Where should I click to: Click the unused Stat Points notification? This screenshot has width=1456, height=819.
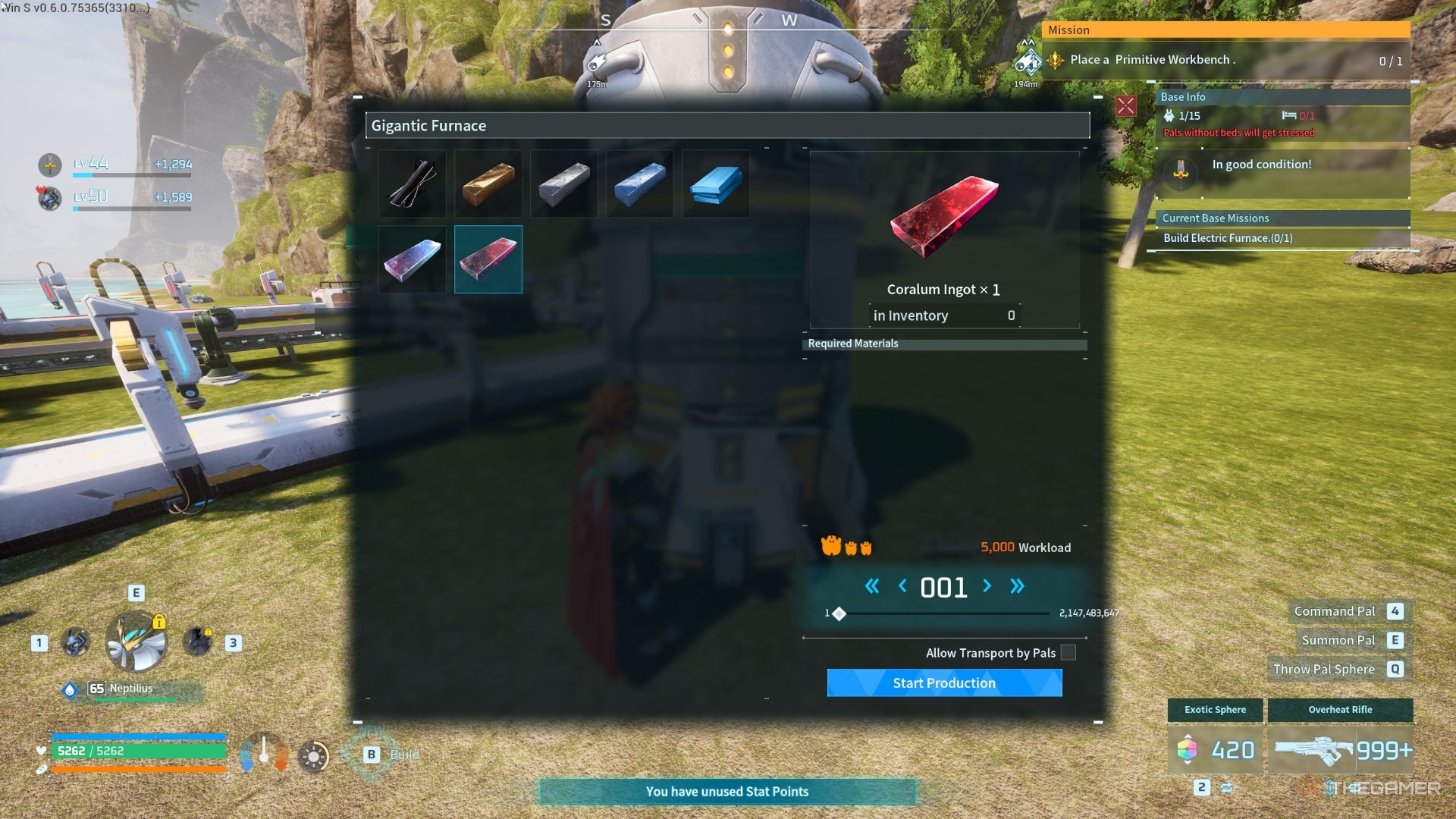727,791
